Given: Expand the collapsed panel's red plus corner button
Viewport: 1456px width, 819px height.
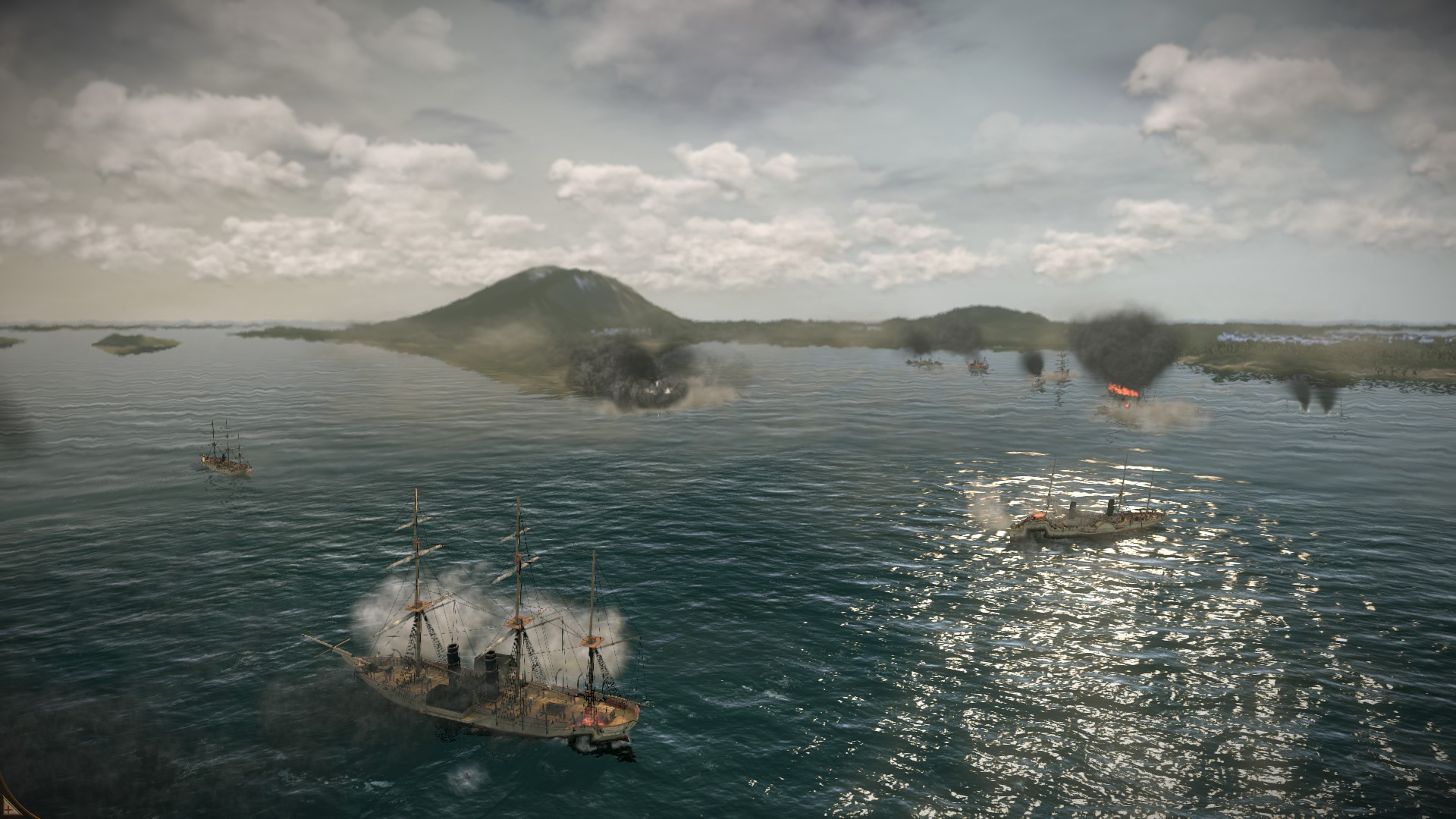Looking at the screenshot, I should (x=8, y=810).
